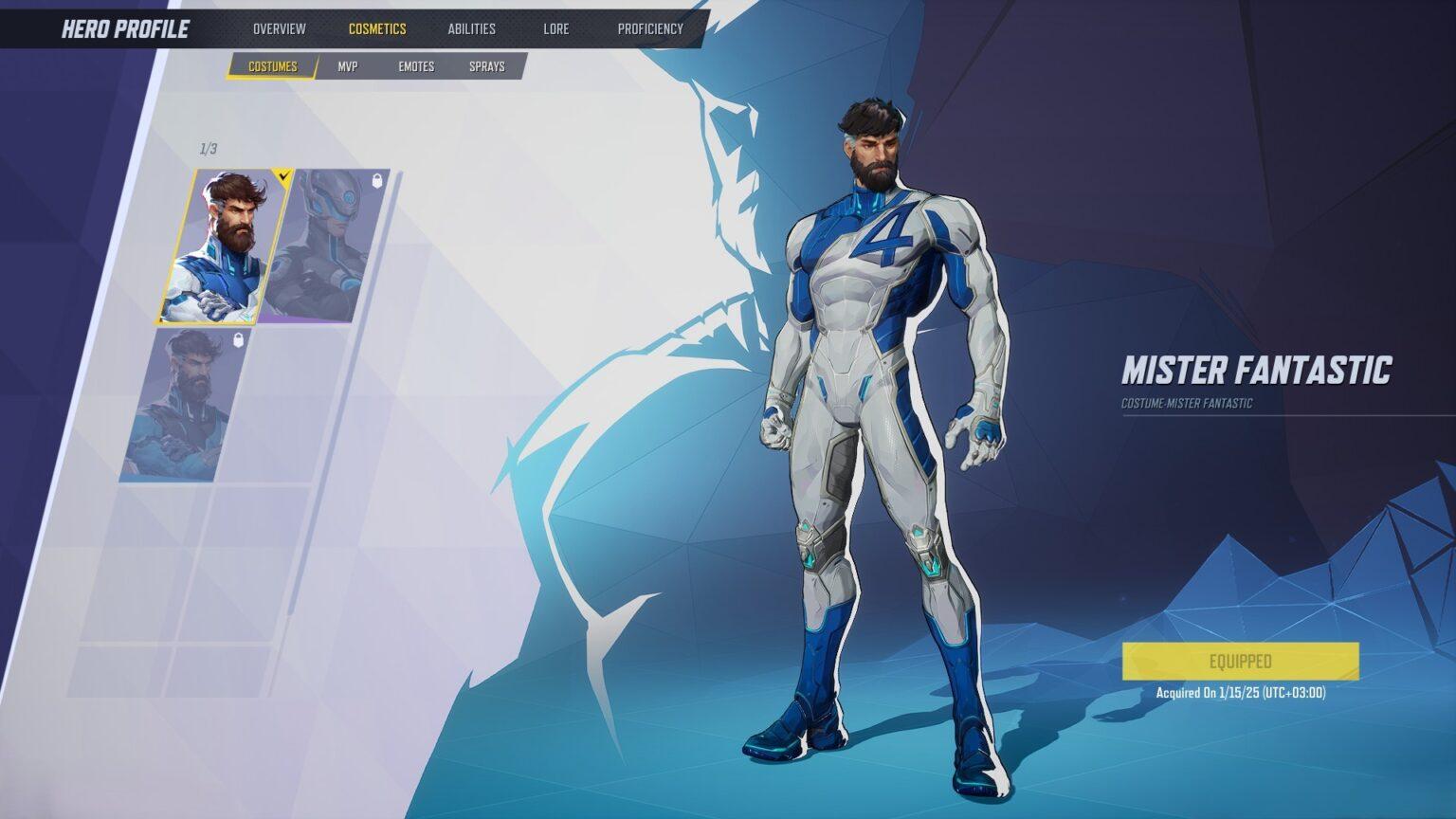Click the yellow equipped checkmark badge
This screenshot has height=819, width=1456.
click(282, 174)
